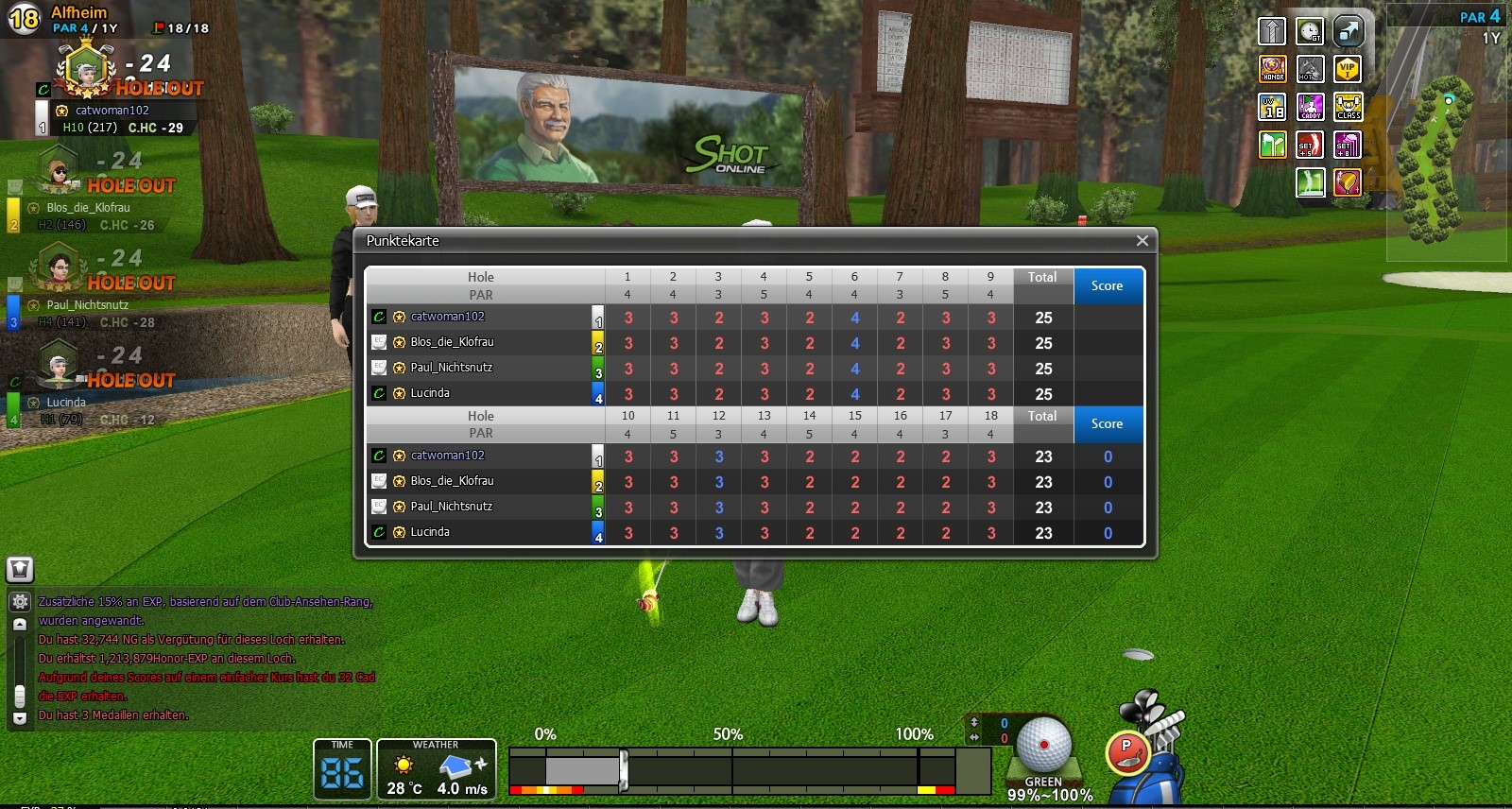The image size is (1512, 809).
Task: Set impact point on the golf ball
Action: tap(1044, 744)
